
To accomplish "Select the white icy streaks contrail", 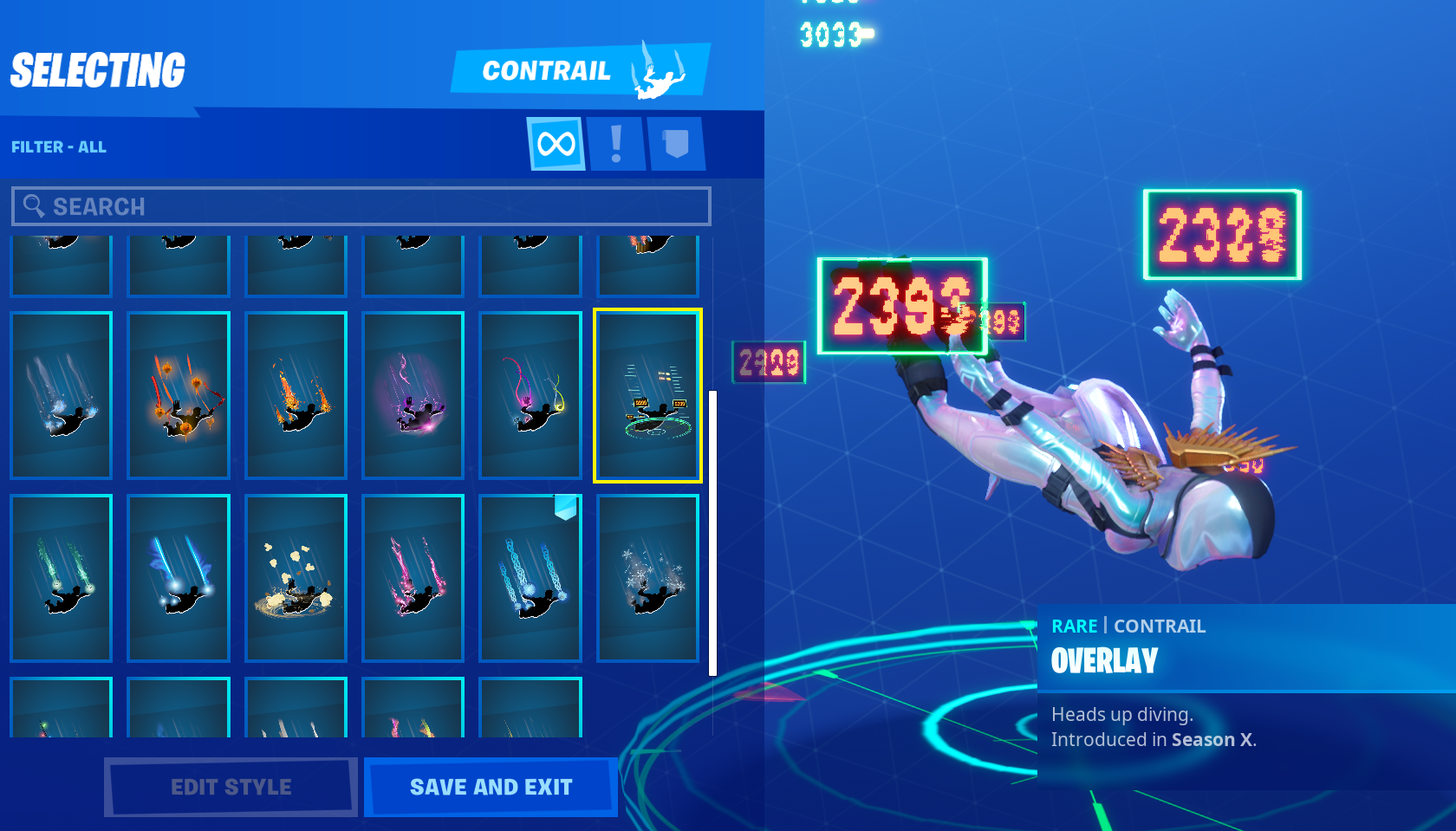I will [x=62, y=395].
